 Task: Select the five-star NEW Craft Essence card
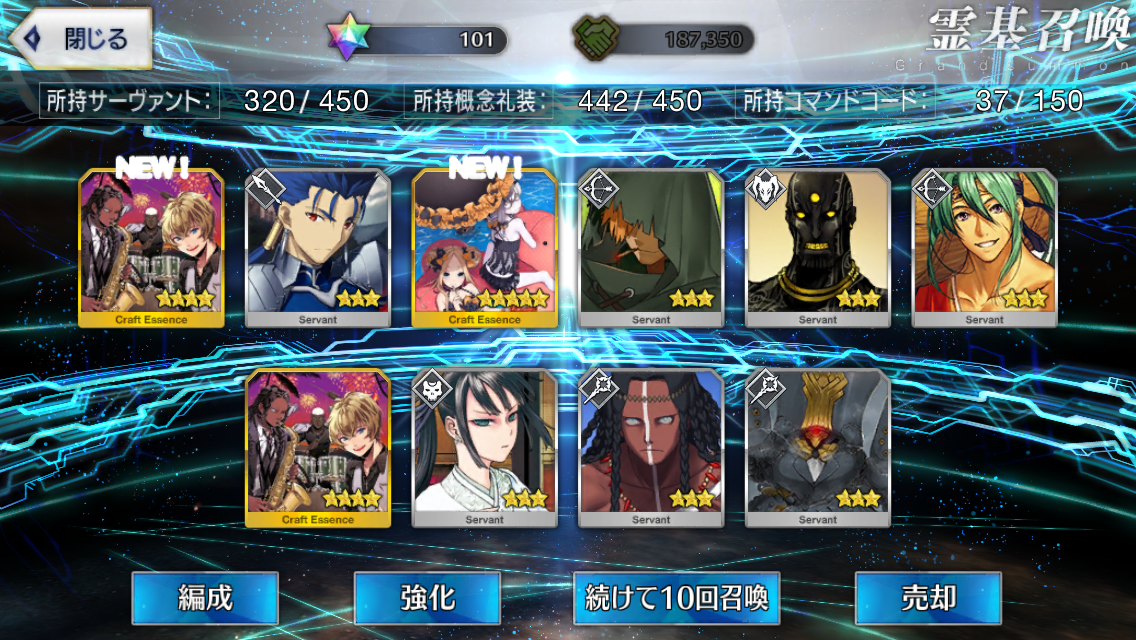coord(485,248)
